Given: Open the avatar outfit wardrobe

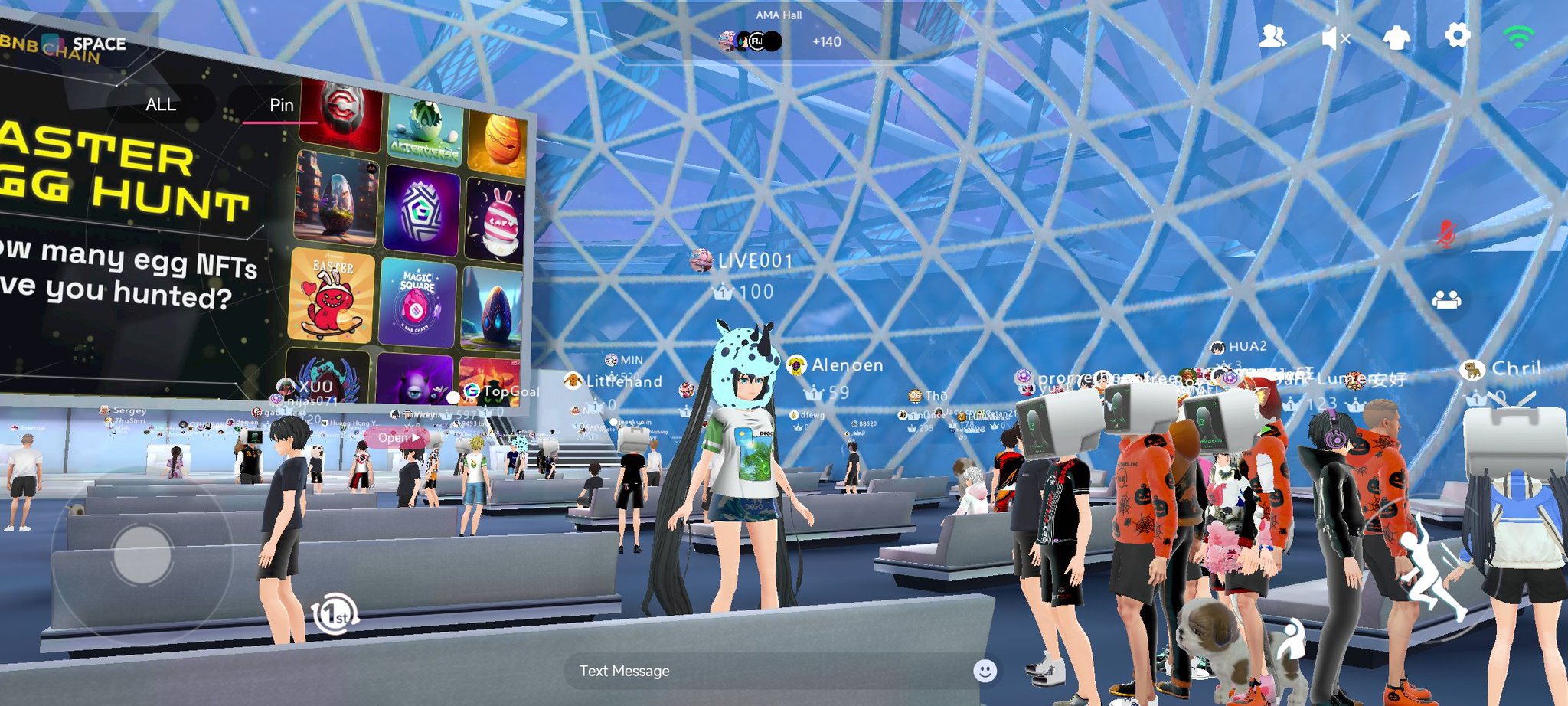Looking at the screenshot, I should pos(1396,38).
